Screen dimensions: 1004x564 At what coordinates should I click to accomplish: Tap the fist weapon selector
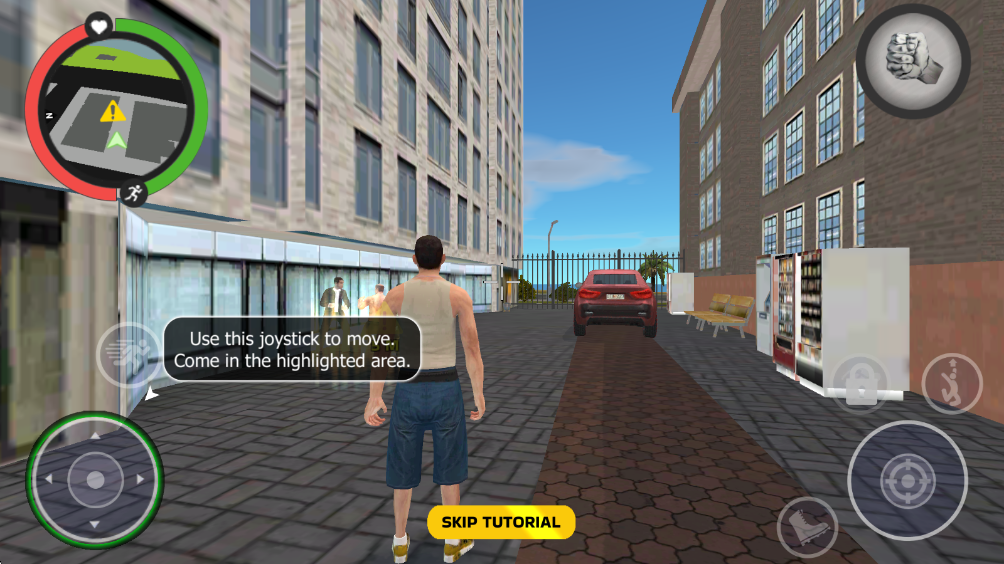click(x=912, y=62)
